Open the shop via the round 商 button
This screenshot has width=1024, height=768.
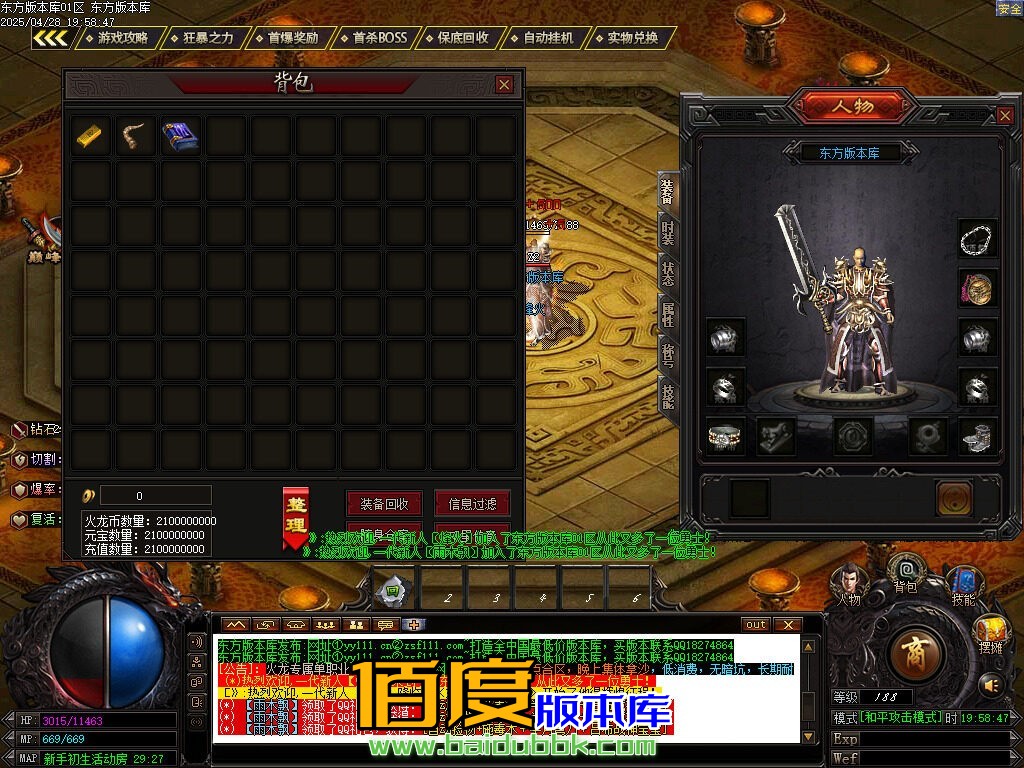[x=914, y=654]
